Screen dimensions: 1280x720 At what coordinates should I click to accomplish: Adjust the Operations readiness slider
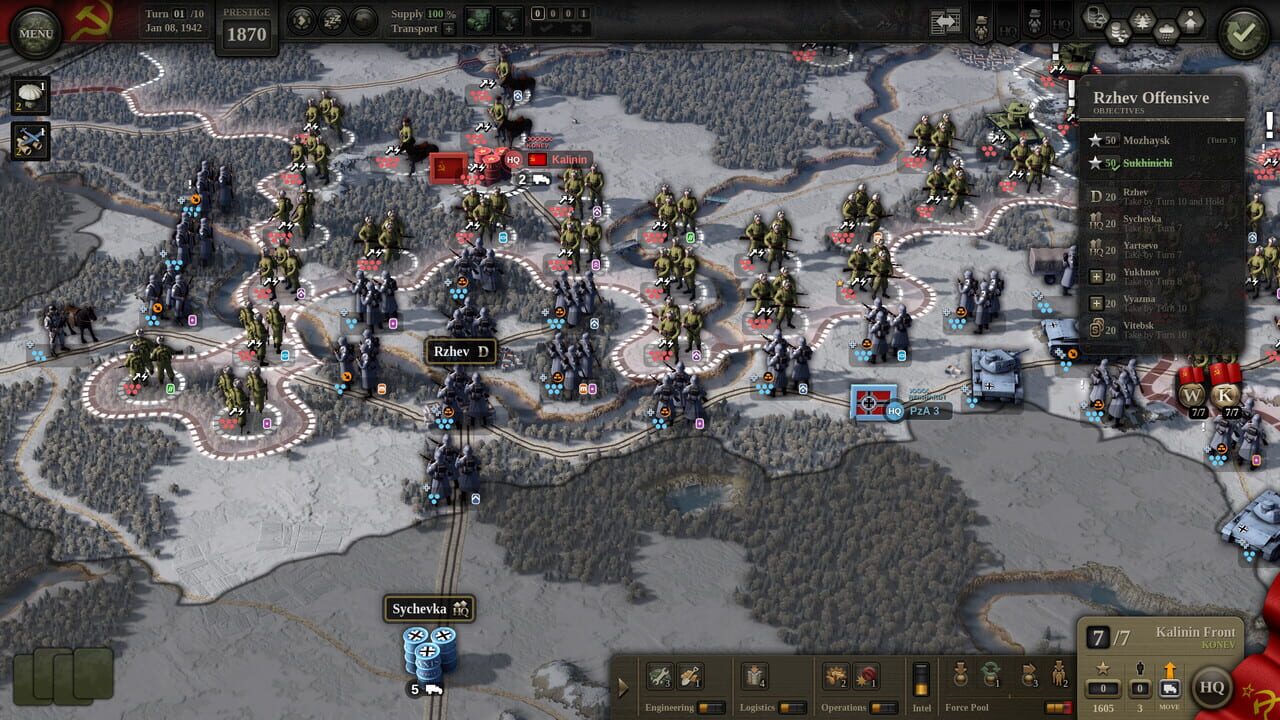[x=884, y=707]
